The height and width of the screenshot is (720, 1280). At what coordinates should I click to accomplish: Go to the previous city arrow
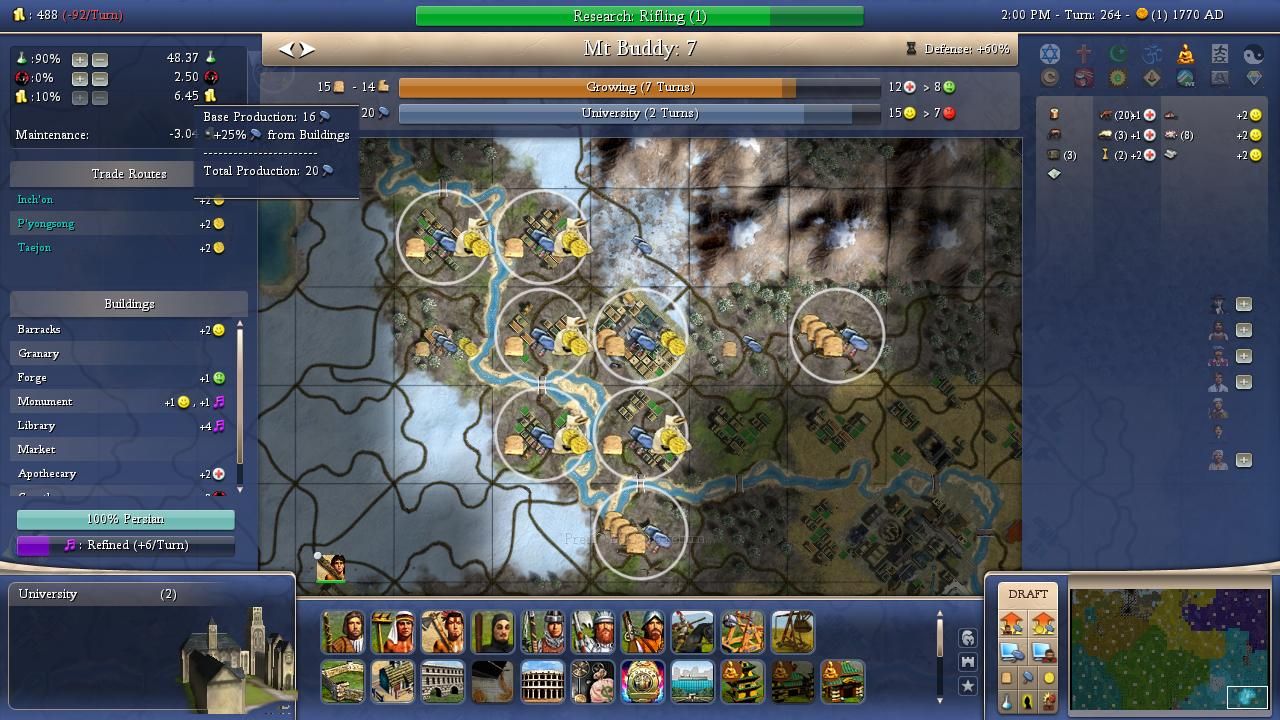[x=286, y=49]
